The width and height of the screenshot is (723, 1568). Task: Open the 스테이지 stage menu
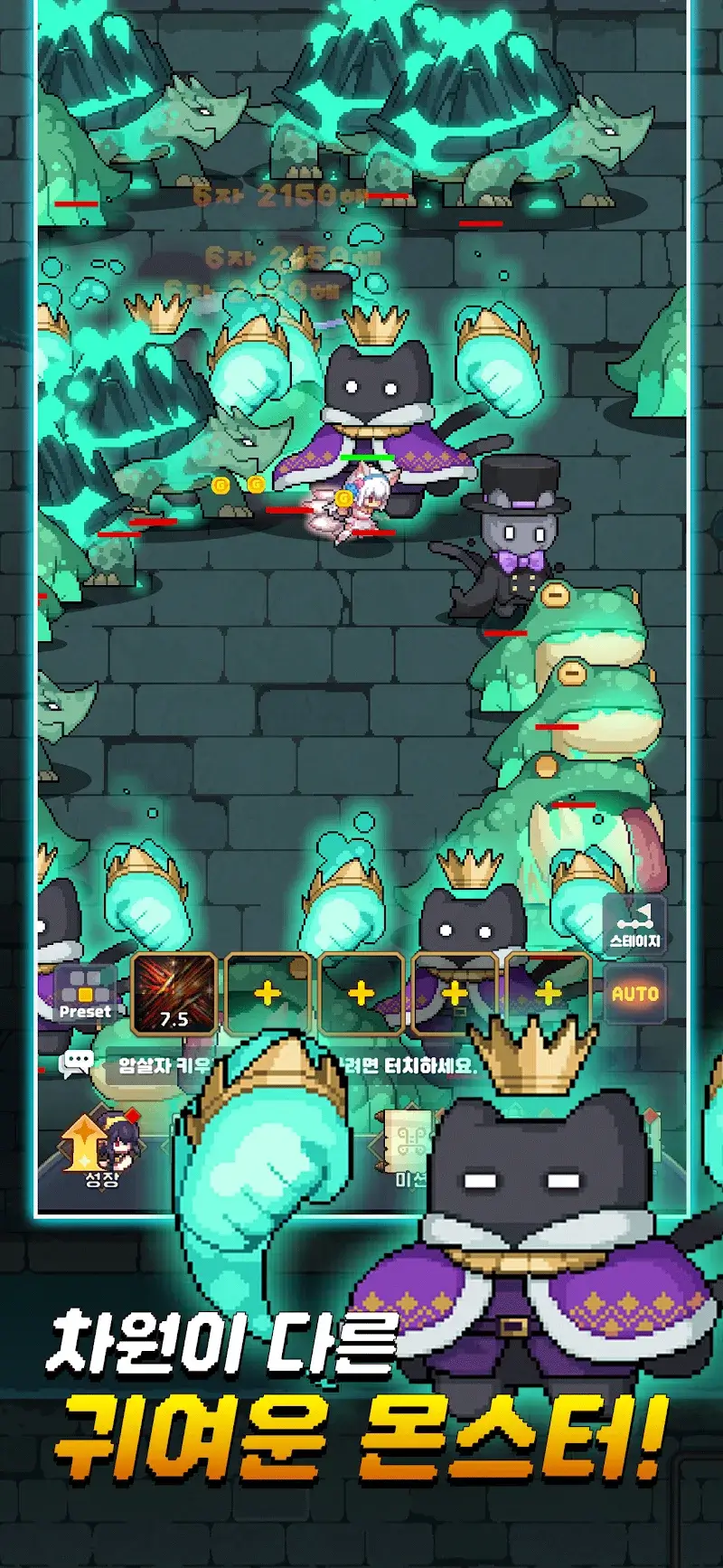[x=634, y=926]
